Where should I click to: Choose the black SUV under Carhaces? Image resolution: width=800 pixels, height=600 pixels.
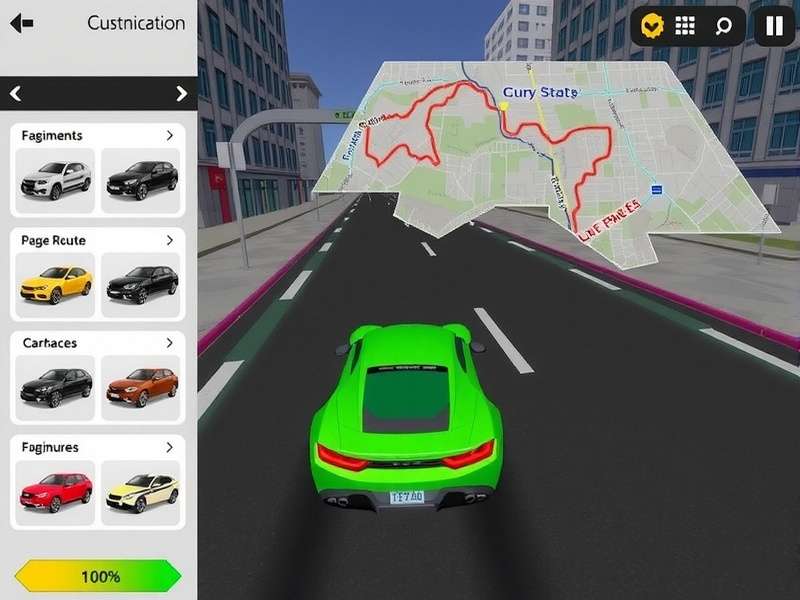pyautogui.click(x=56, y=386)
